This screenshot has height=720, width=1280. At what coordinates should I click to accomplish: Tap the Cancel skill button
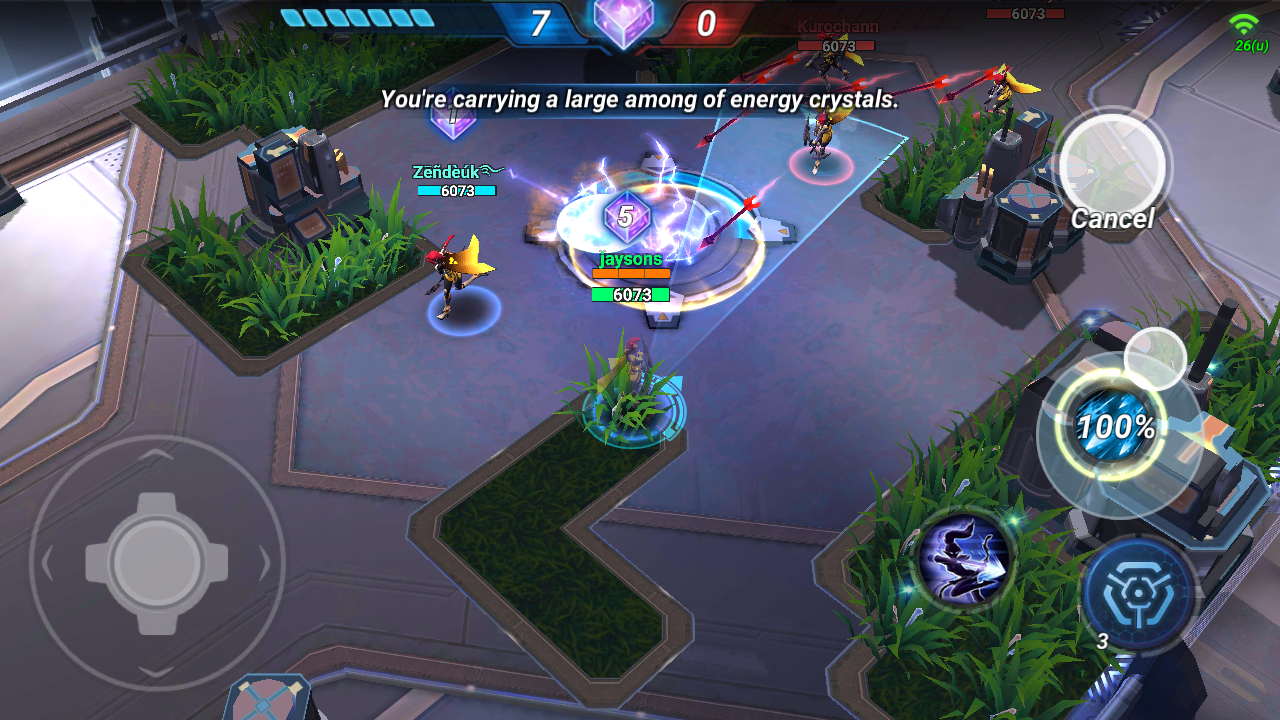point(1111,166)
